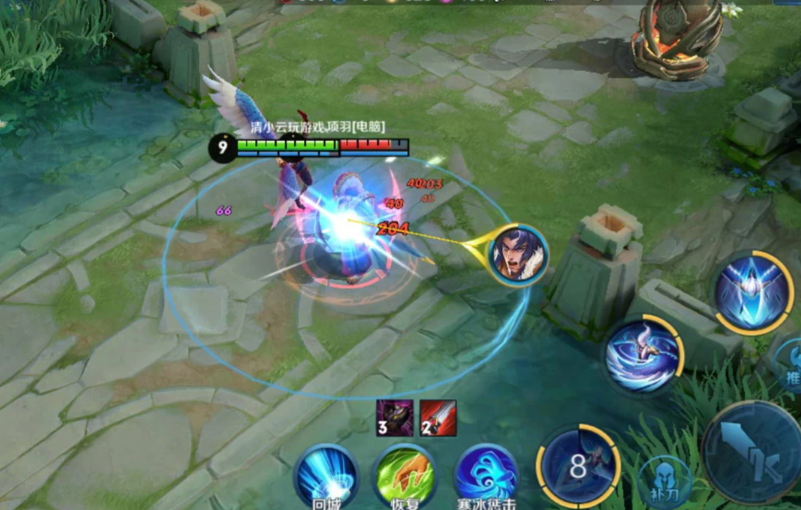Cast the swirling blade second skill
Screen dimensions: 801x510
(643, 353)
